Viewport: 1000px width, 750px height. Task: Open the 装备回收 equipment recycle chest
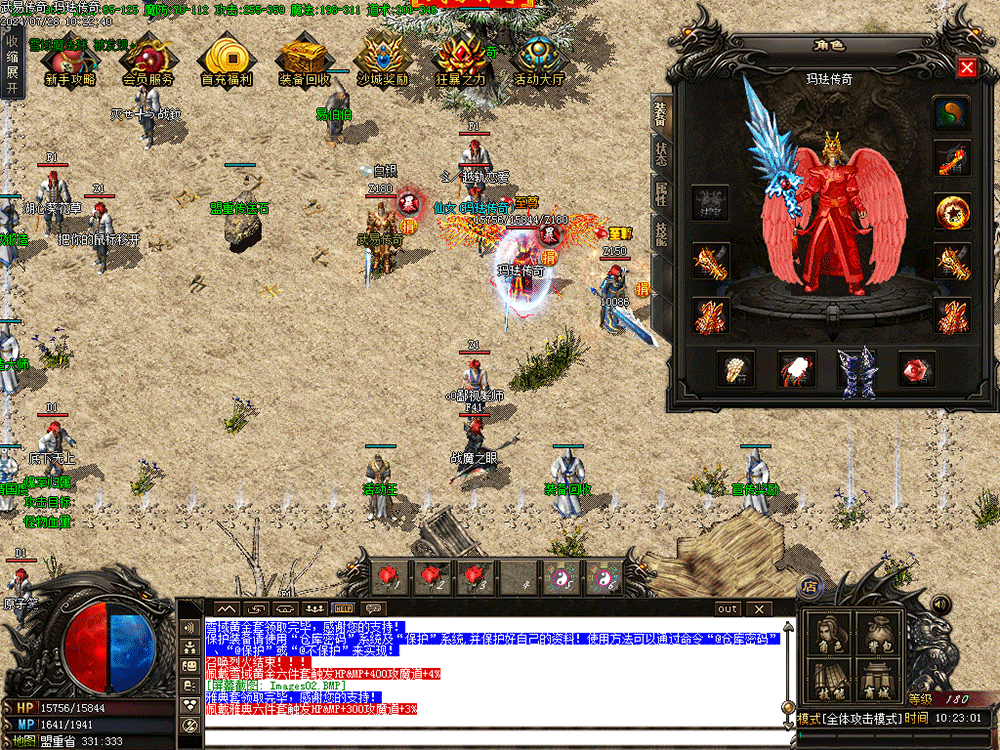point(304,59)
